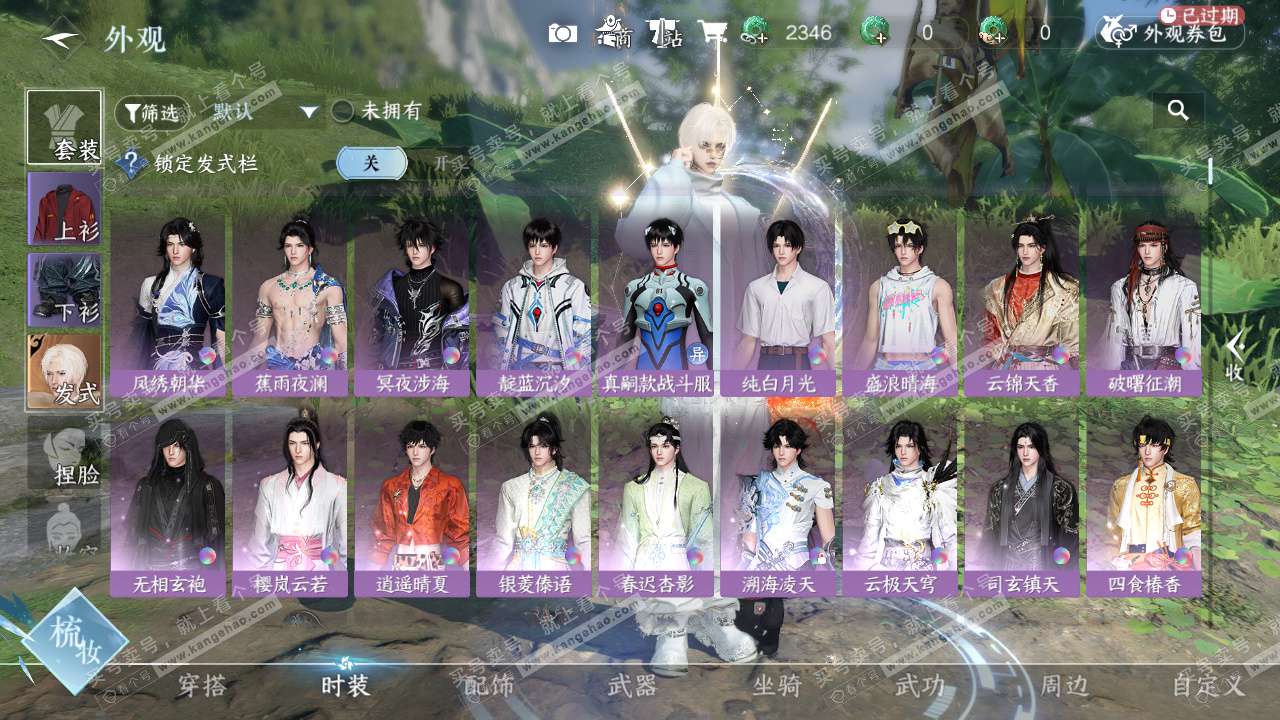Viewport: 1280px width, 720px height.
Task: Open the 捏脸 face category
Action: click(x=64, y=453)
